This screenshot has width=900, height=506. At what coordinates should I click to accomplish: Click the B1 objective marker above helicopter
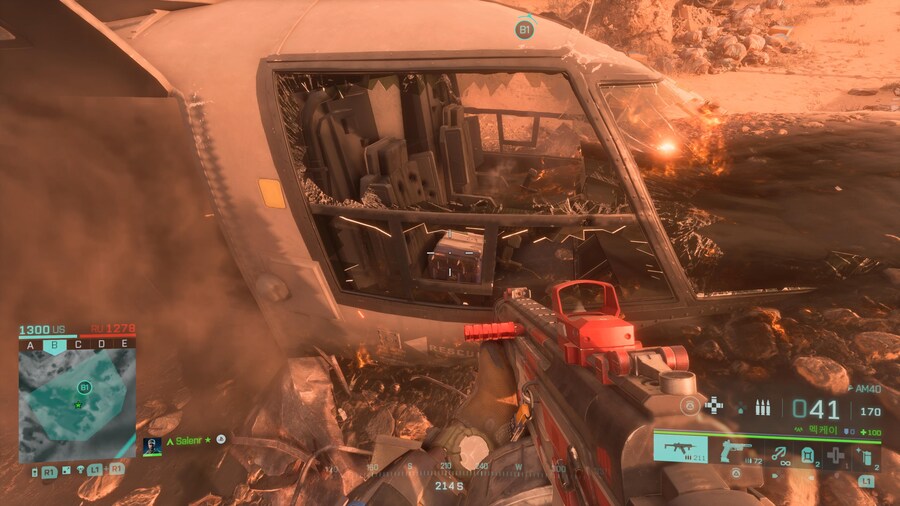(524, 30)
